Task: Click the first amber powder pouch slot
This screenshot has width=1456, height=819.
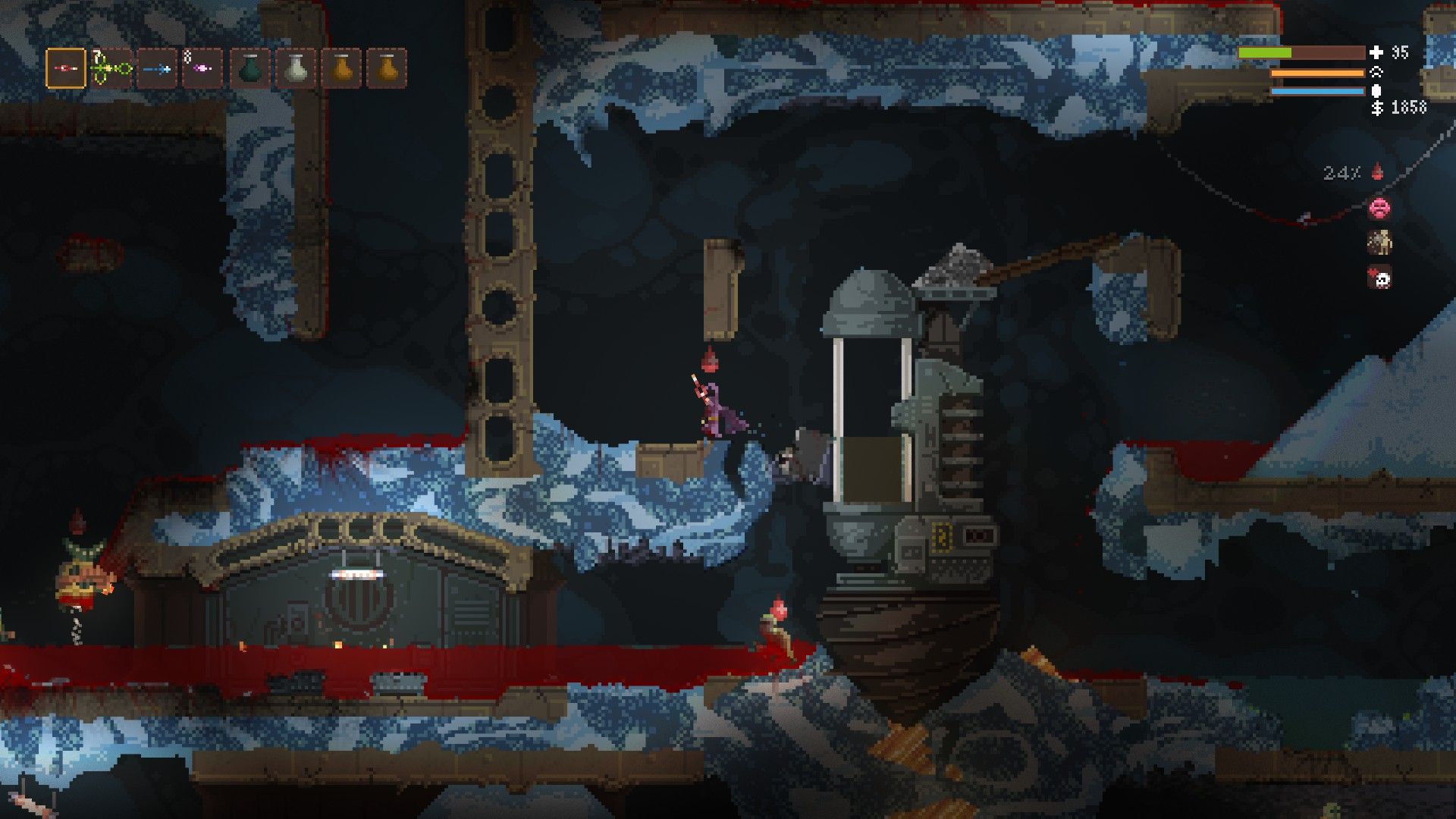Action: click(x=339, y=68)
